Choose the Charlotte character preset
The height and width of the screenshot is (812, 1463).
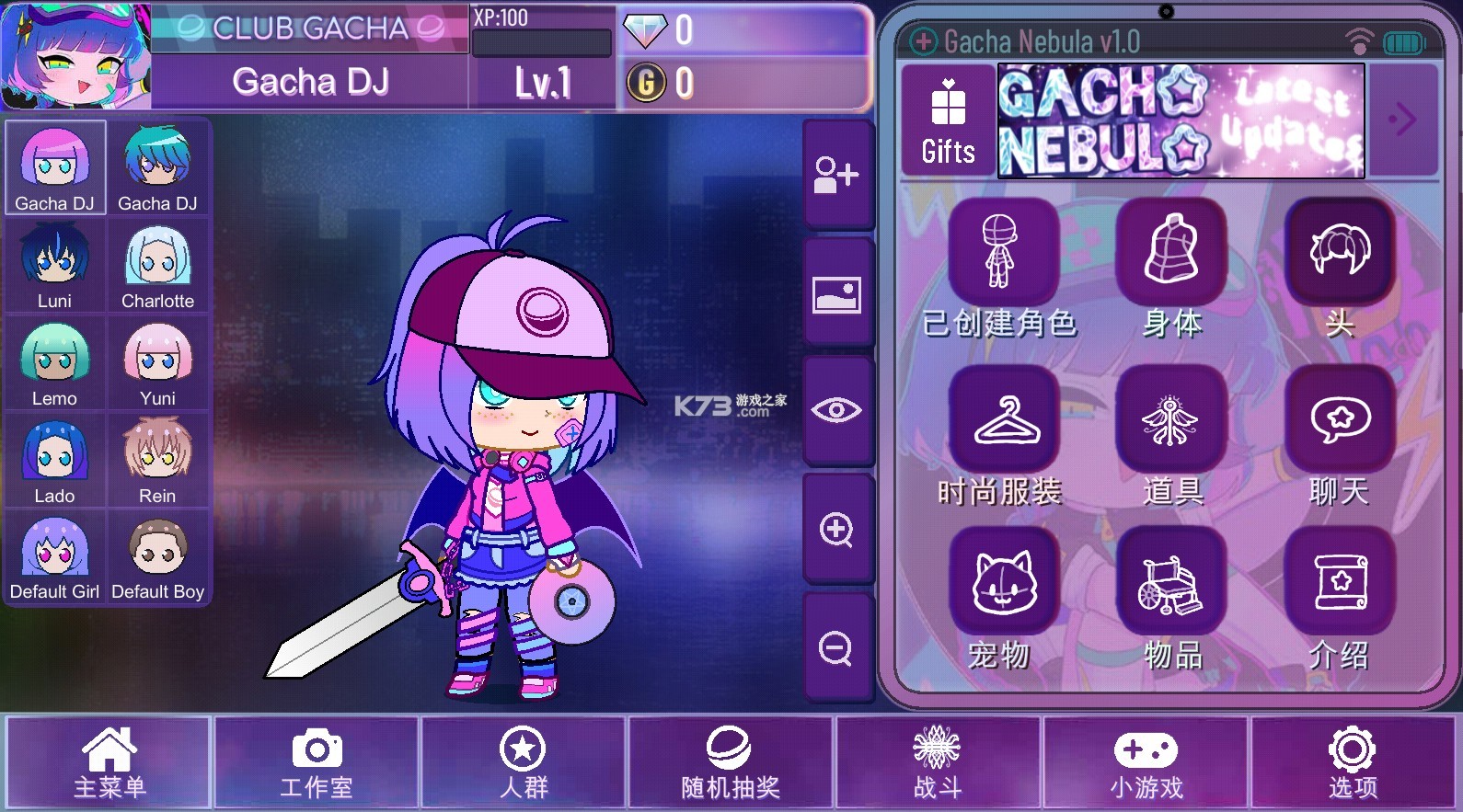(158, 266)
